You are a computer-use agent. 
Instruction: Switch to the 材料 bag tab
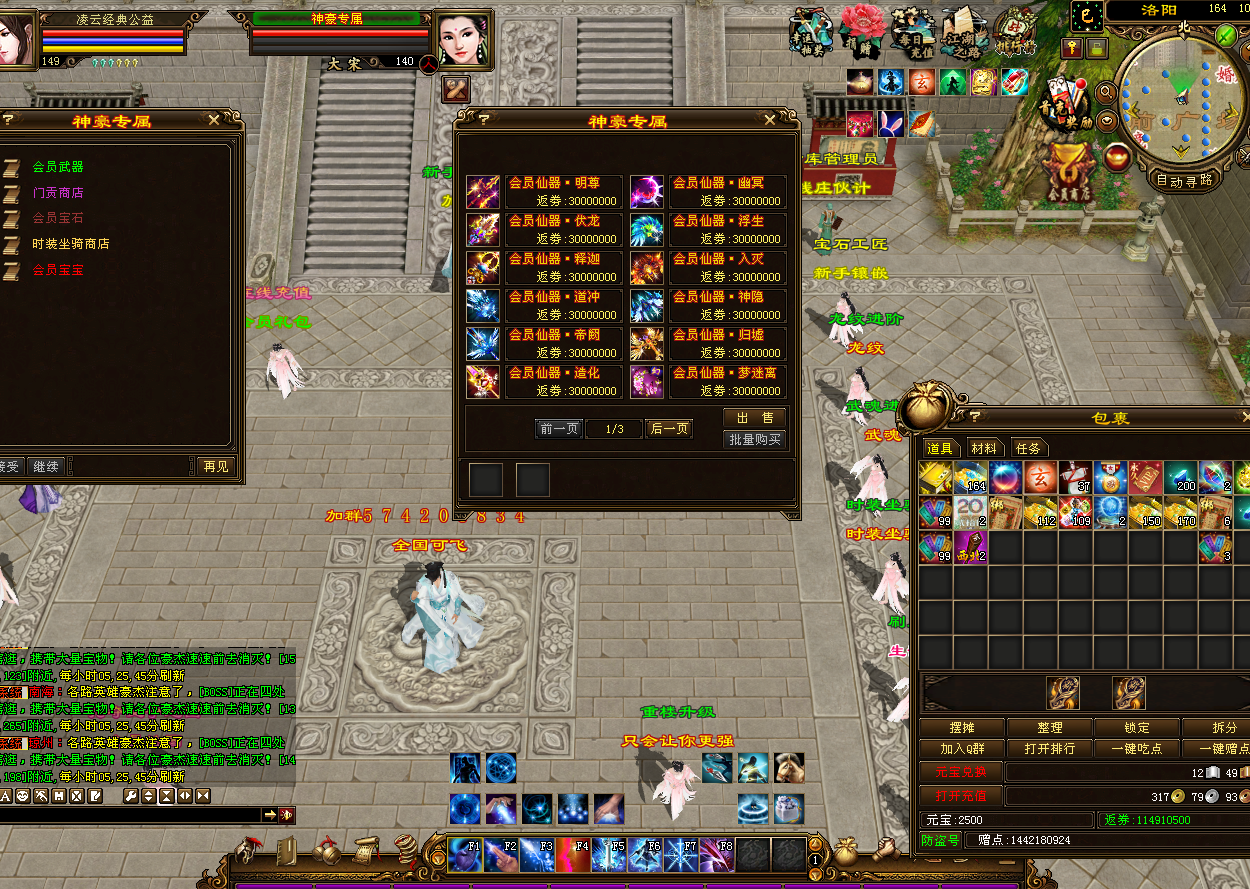[984, 448]
